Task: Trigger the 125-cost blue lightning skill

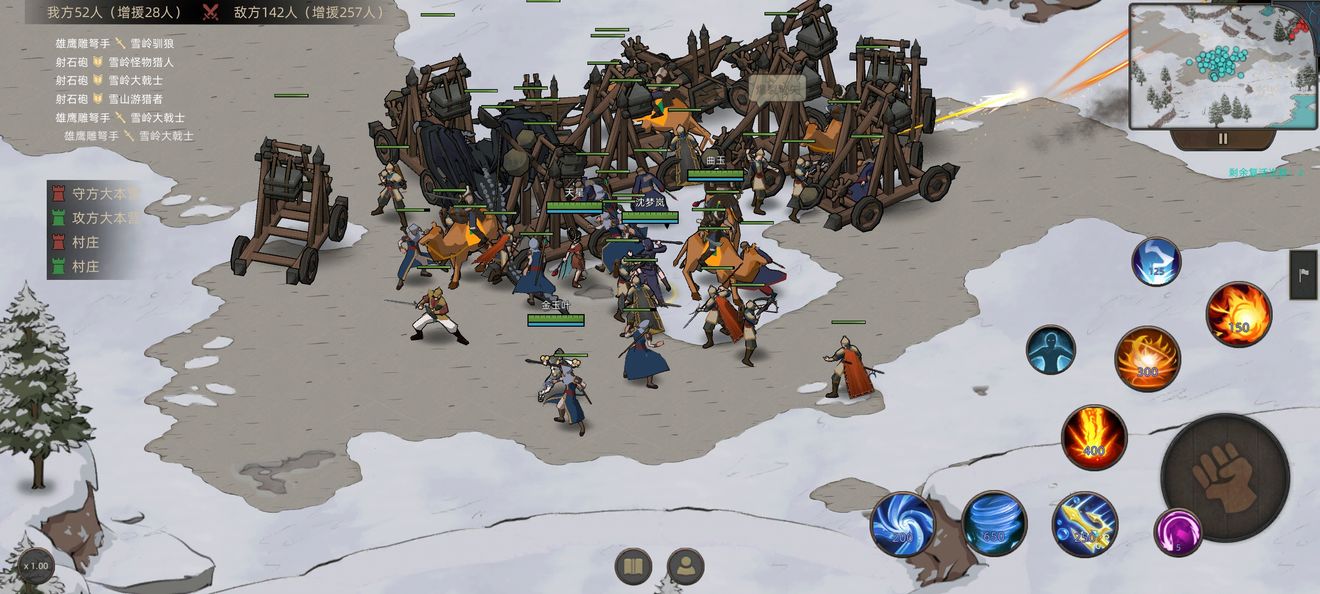Action: pos(1156,261)
